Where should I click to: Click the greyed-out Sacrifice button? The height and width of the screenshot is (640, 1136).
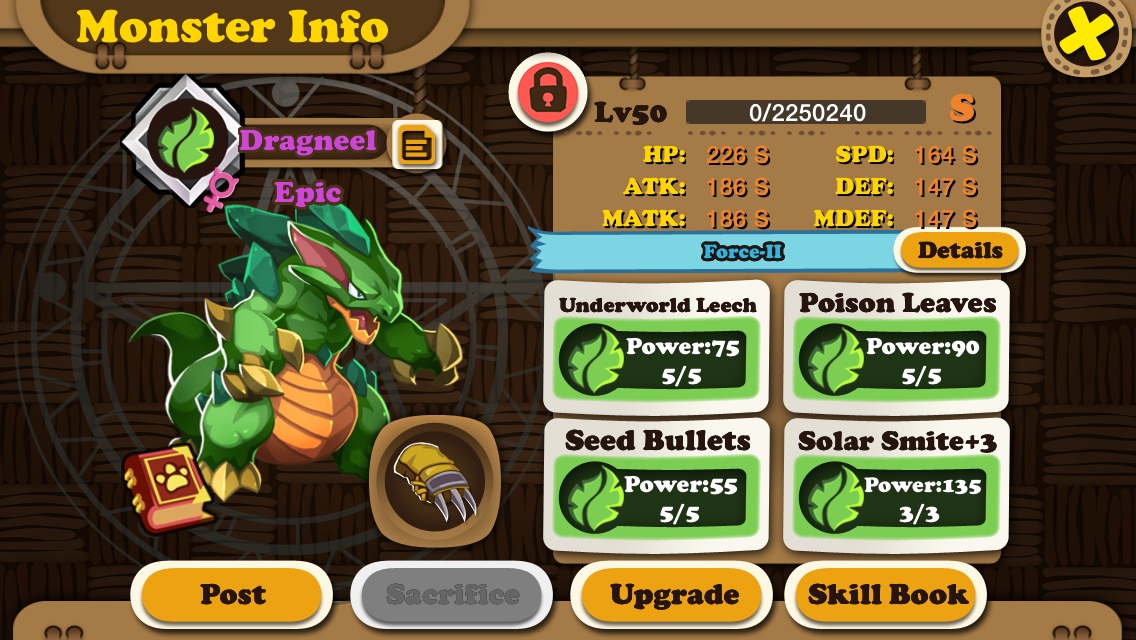click(x=452, y=594)
